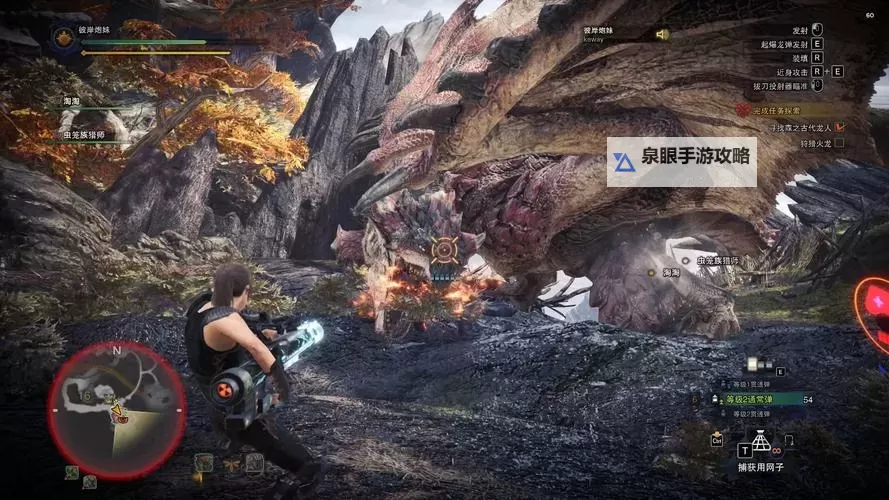889x500 pixels.
Task: Click the 泉眼手游攻略 watermark banner
Action: [681, 162]
